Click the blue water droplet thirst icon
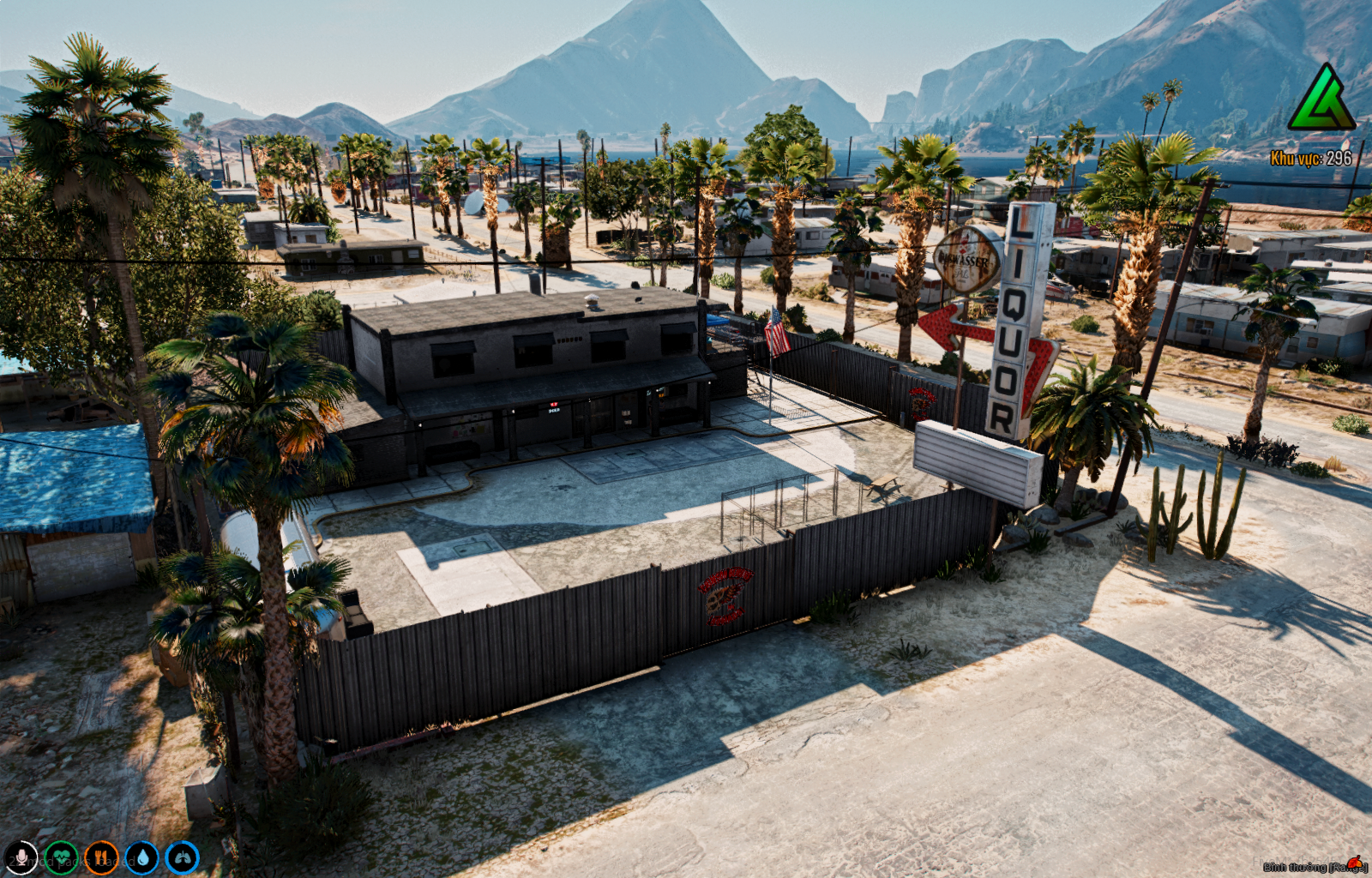The height and width of the screenshot is (878, 1372). coord(141,857)
